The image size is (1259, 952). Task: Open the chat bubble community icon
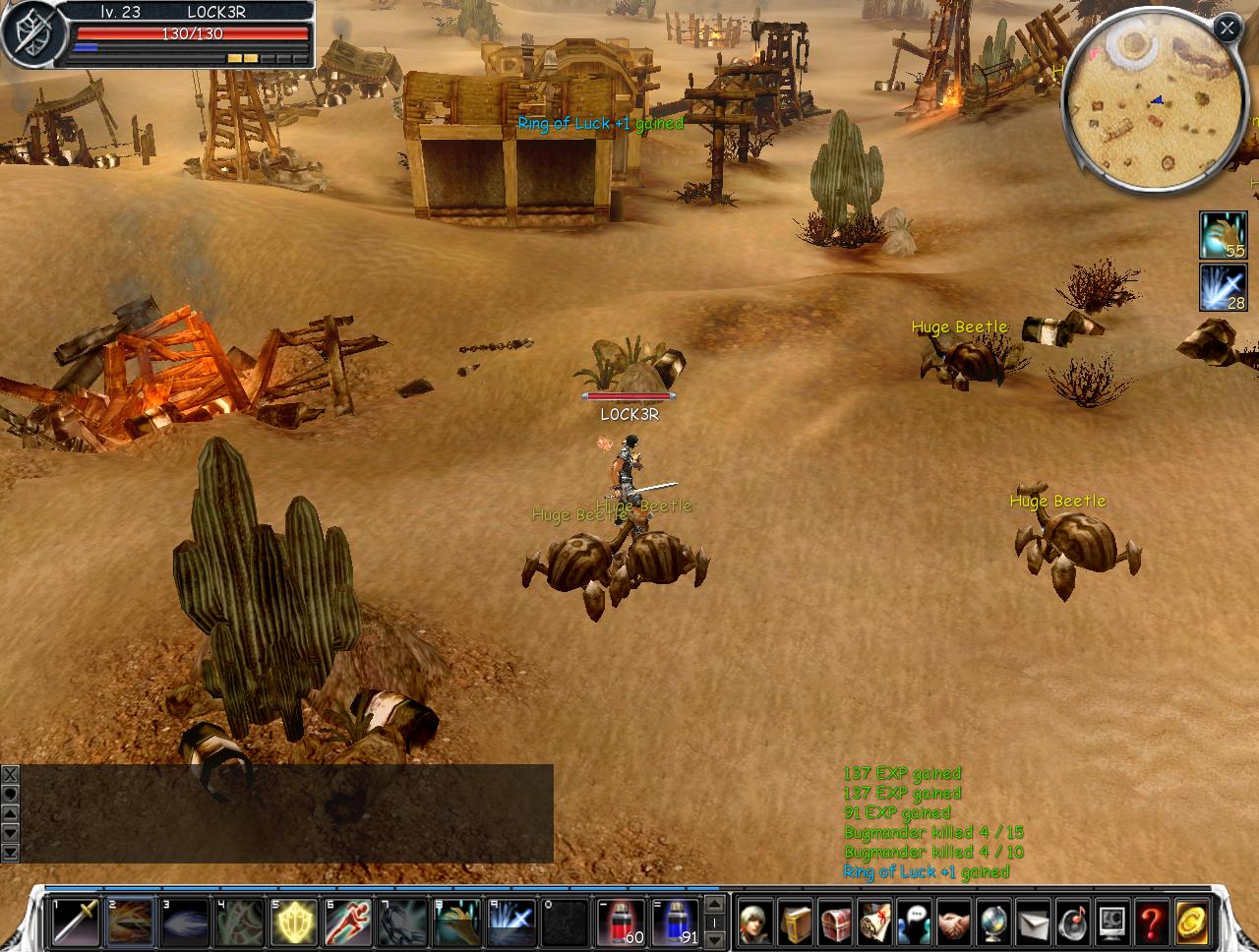click(x=914, y=923)
